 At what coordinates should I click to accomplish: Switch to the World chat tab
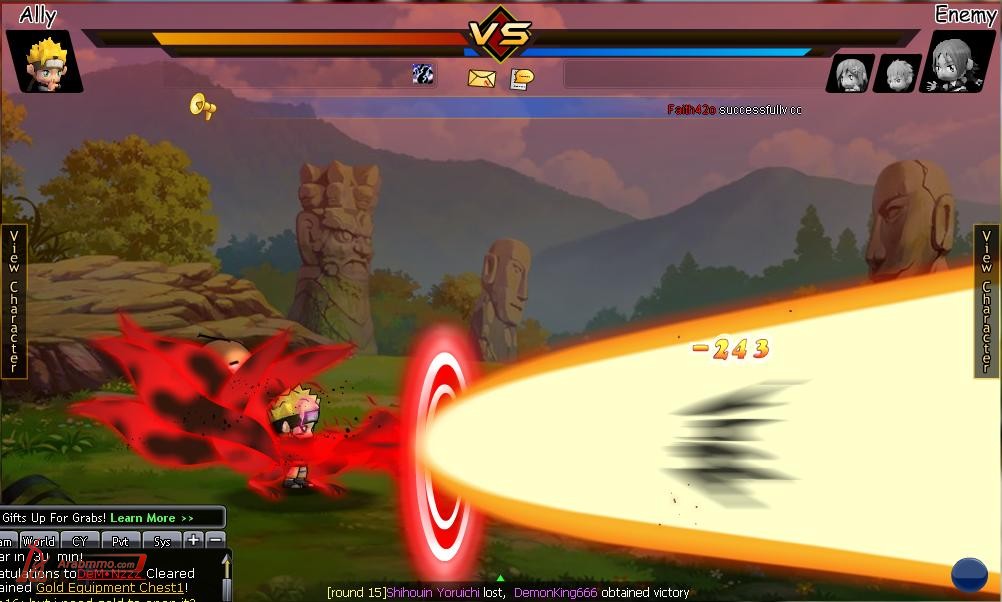click(38, 541)
